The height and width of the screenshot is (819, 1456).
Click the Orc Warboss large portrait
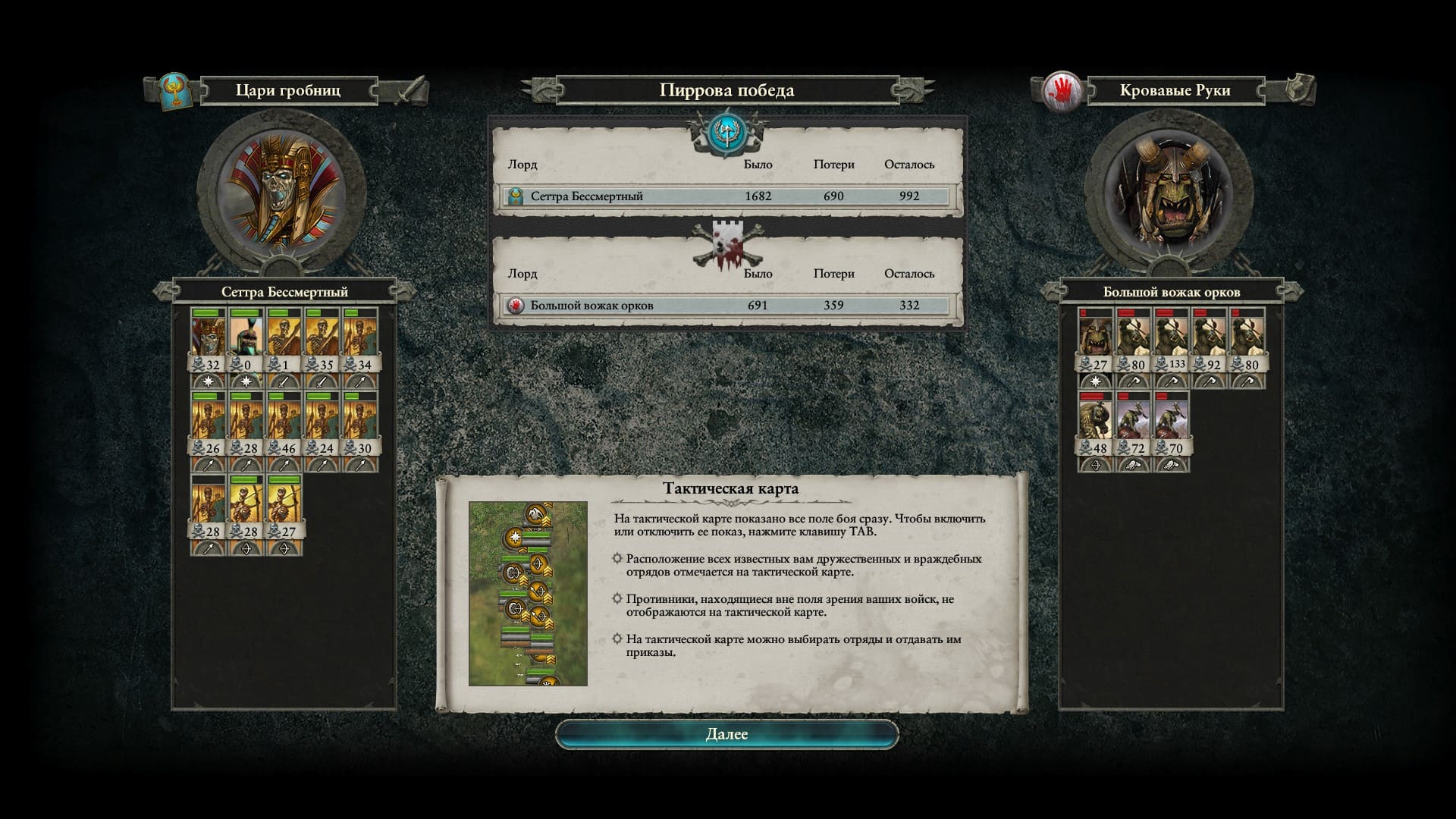point(1168,188)
